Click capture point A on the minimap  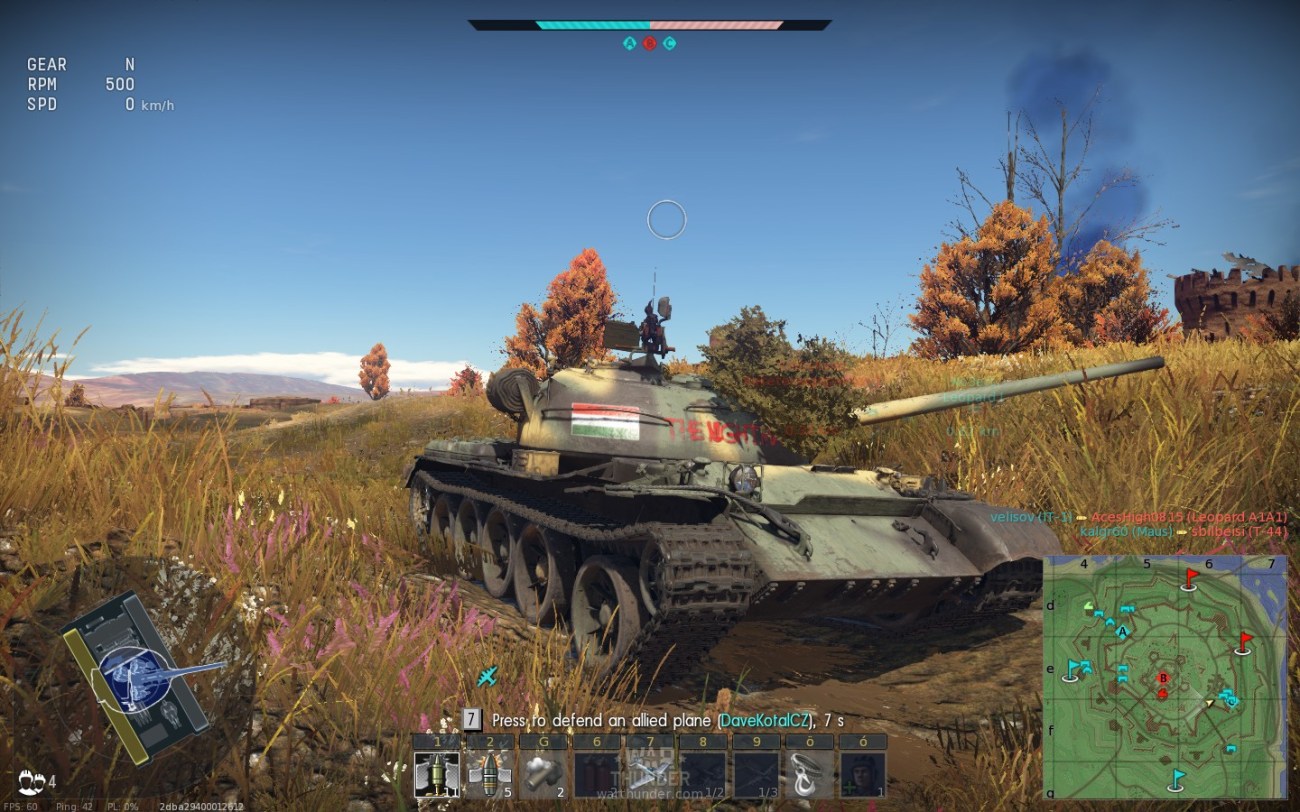pos(1122,632)
